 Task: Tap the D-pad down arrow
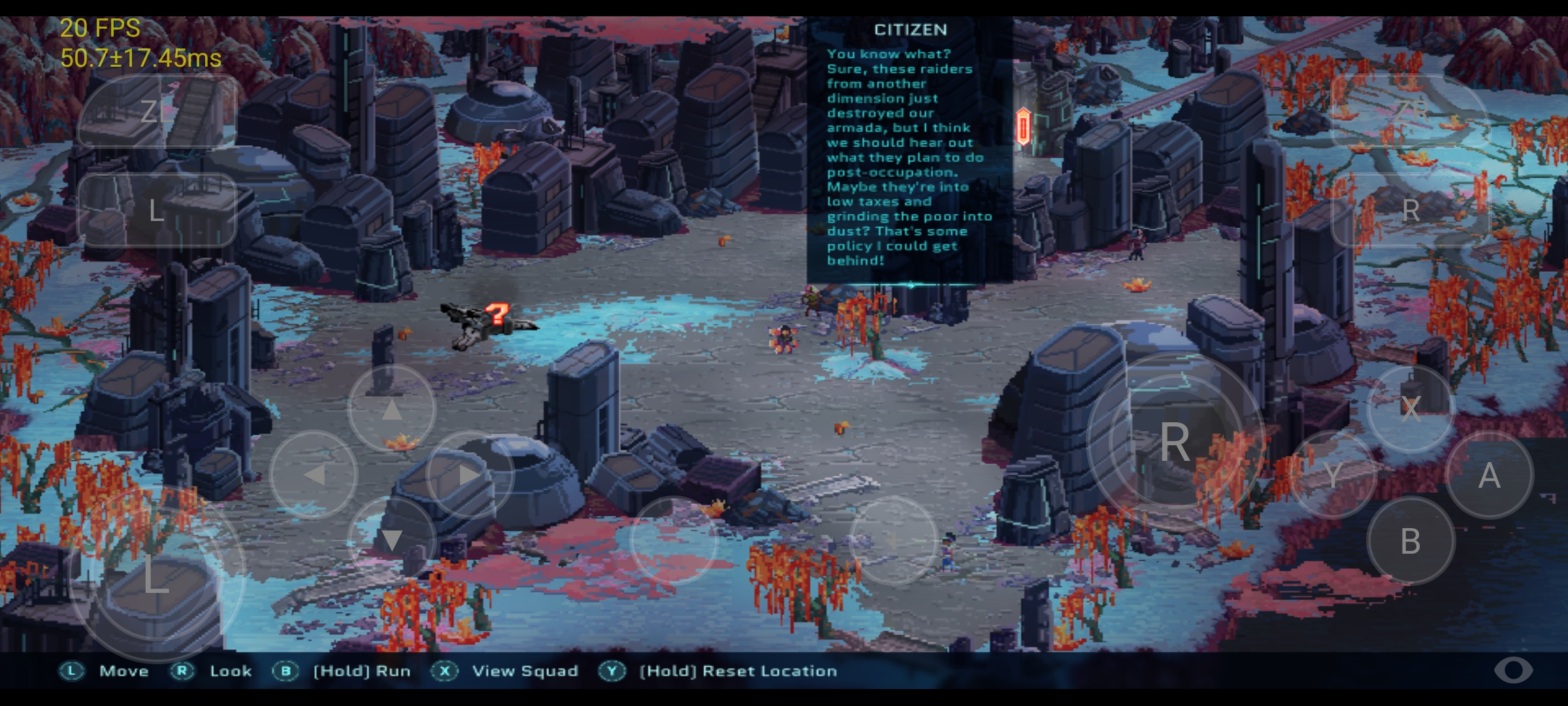pyautogui.click(x=391, y=541)
